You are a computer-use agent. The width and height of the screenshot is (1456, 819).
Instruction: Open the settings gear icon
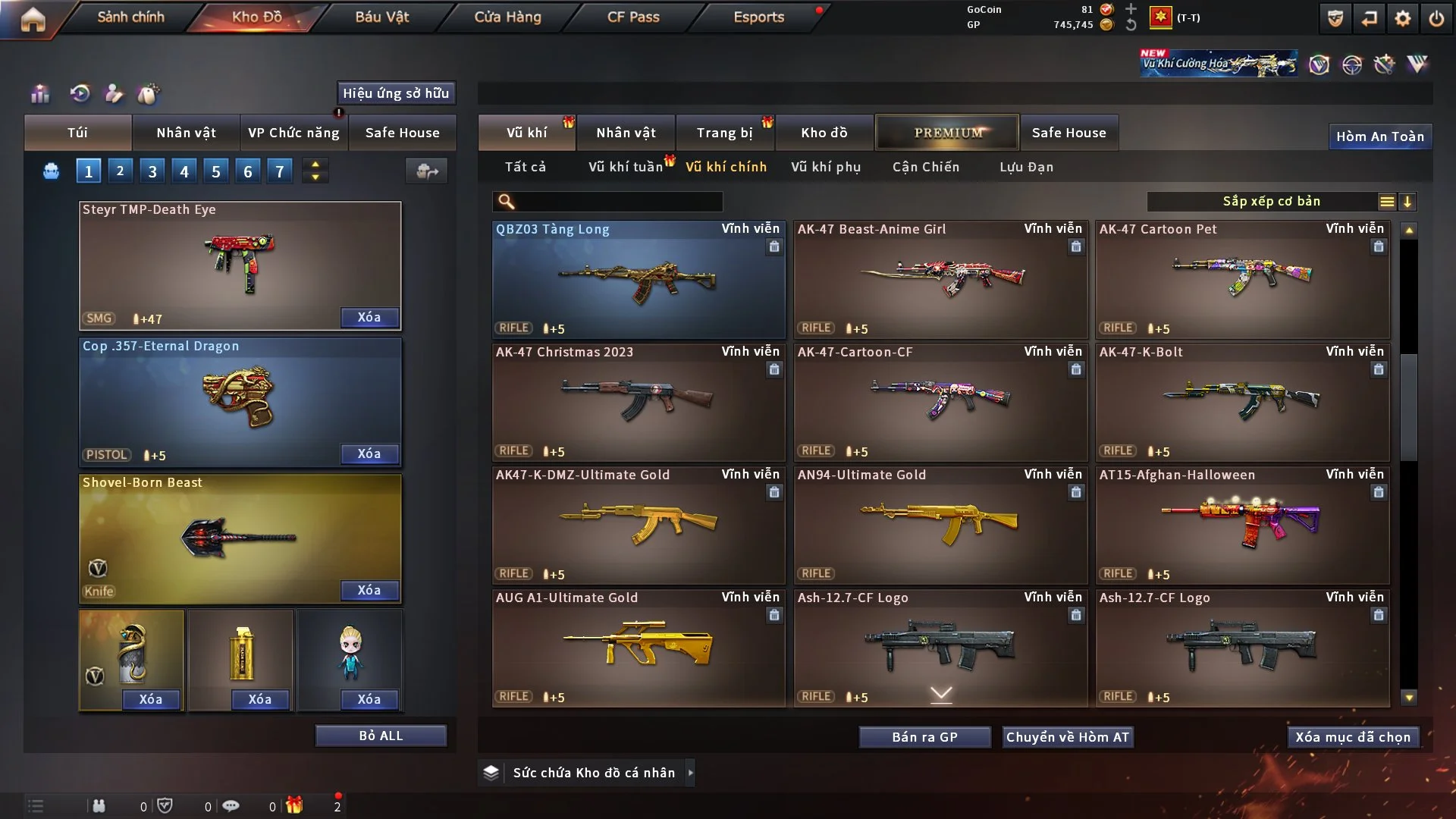click(1403, 18)
